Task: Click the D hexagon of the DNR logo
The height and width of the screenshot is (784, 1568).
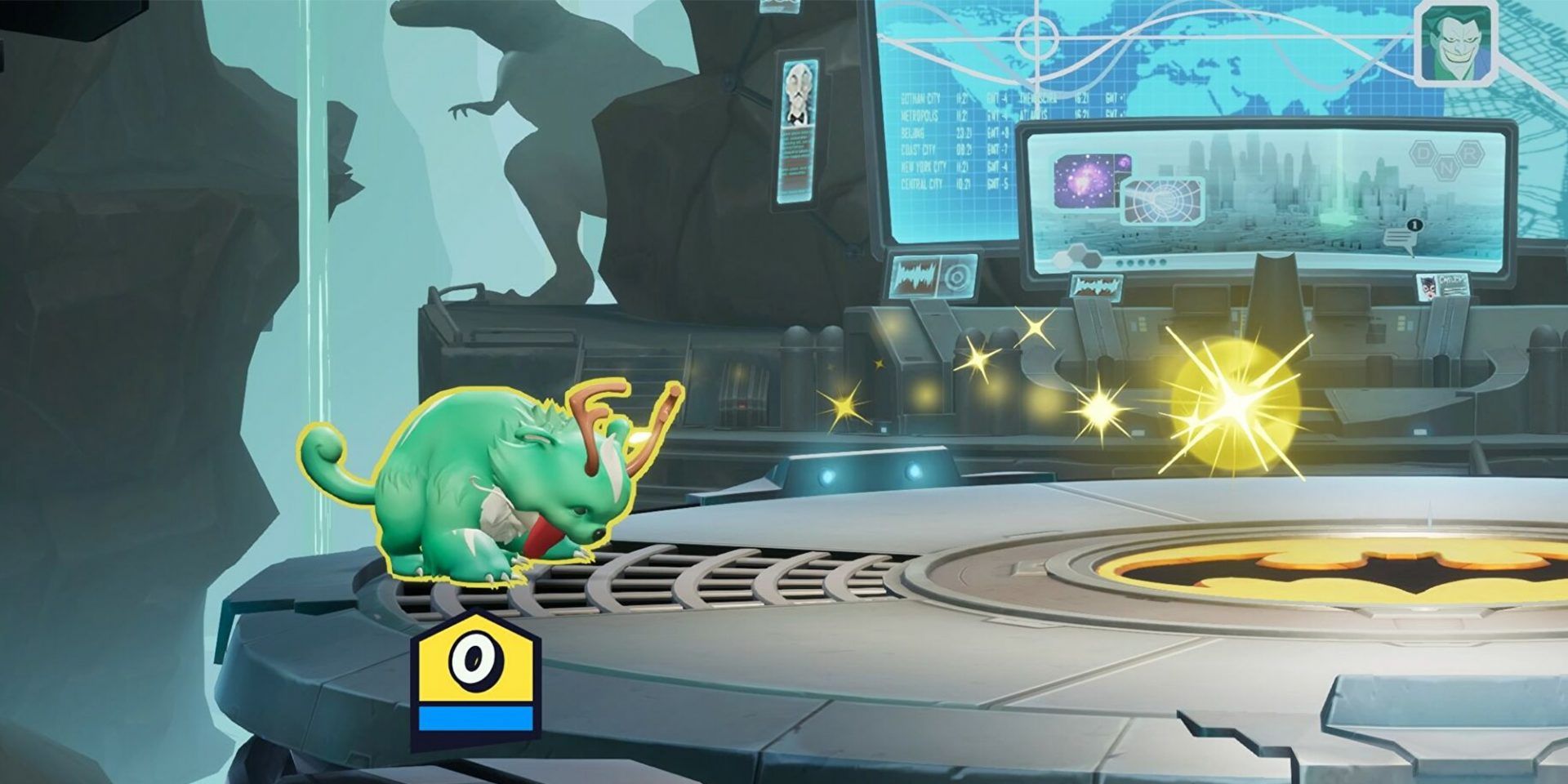Action: coord(1423,152)
